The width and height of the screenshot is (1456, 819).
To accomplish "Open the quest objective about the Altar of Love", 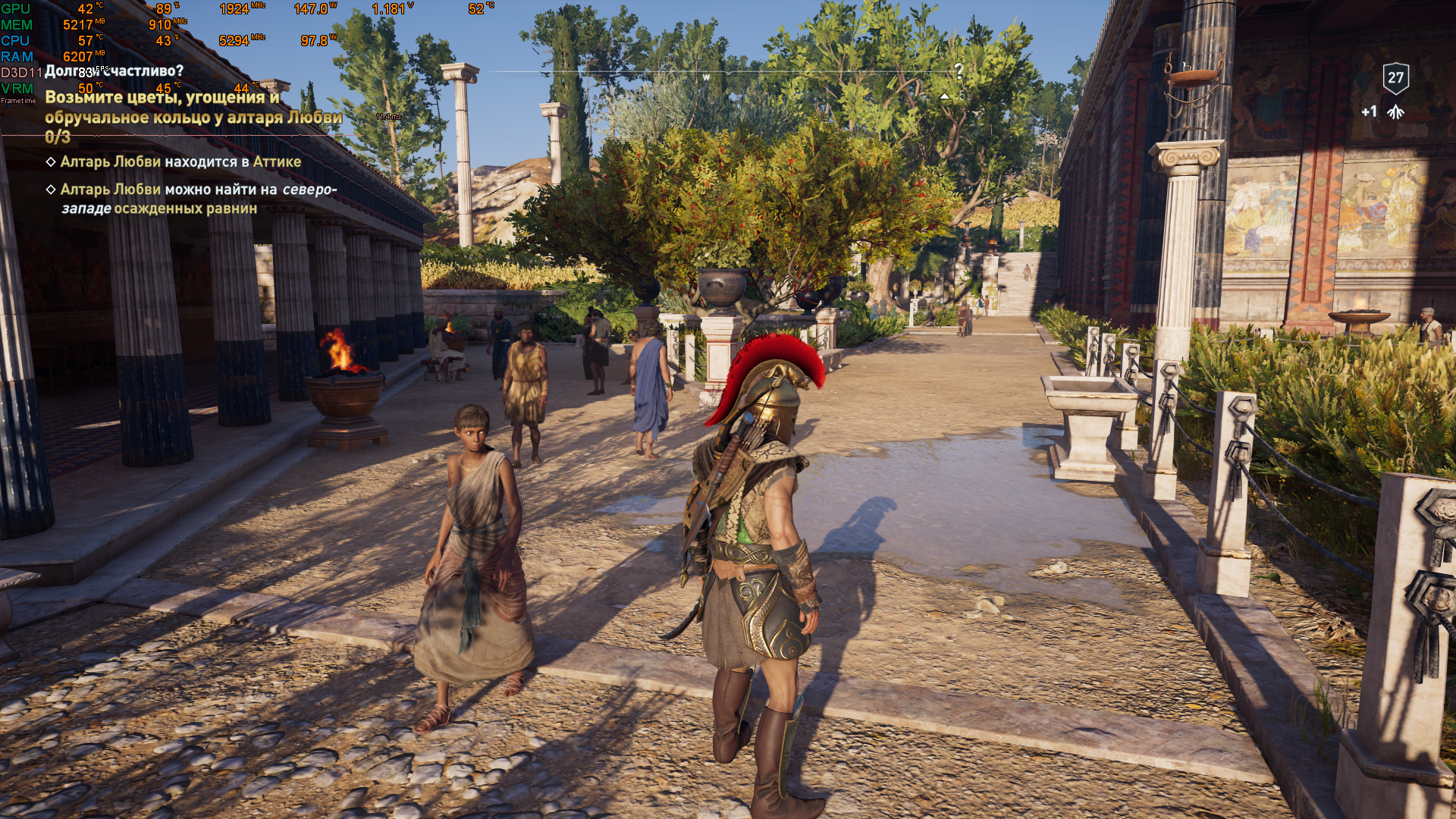I will pos(193,108).
